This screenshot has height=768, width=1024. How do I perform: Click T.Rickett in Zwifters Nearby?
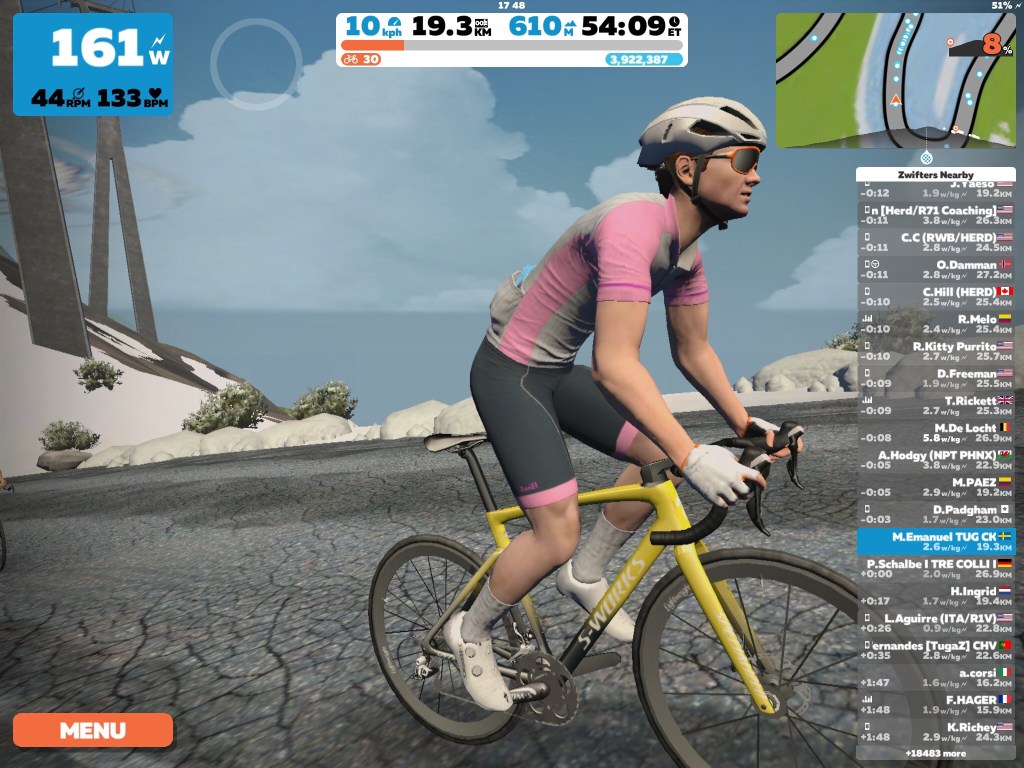coord(936,406)
